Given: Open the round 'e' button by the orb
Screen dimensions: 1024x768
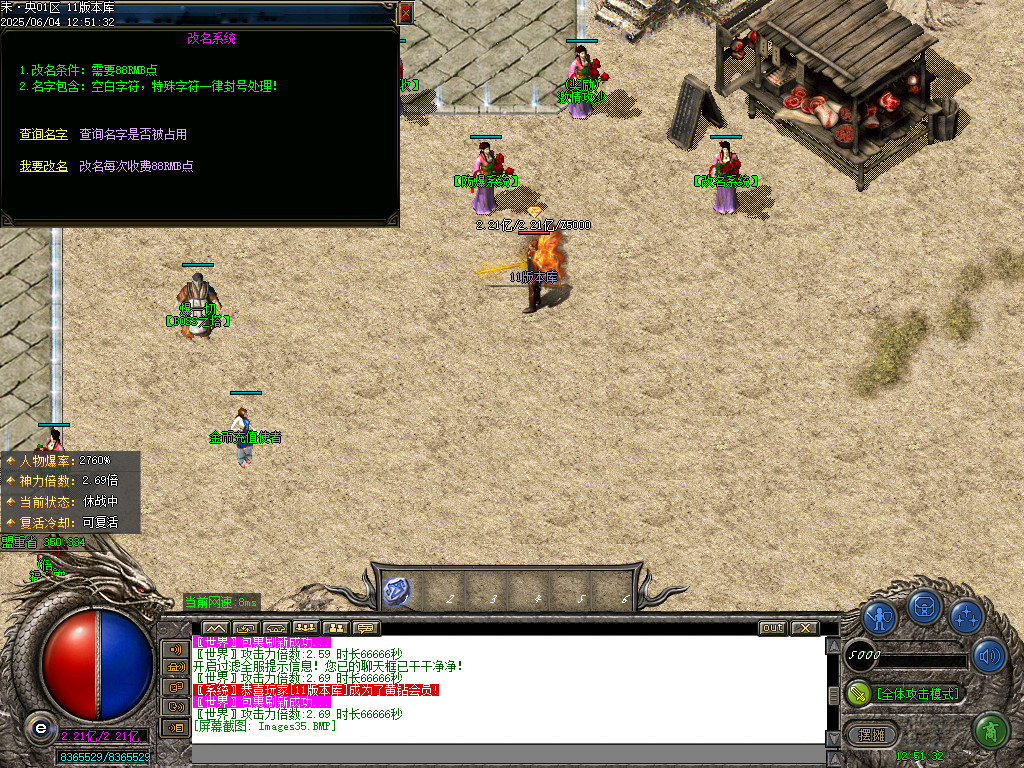Looking at the screenshot, I should click(x=40, y=726).
